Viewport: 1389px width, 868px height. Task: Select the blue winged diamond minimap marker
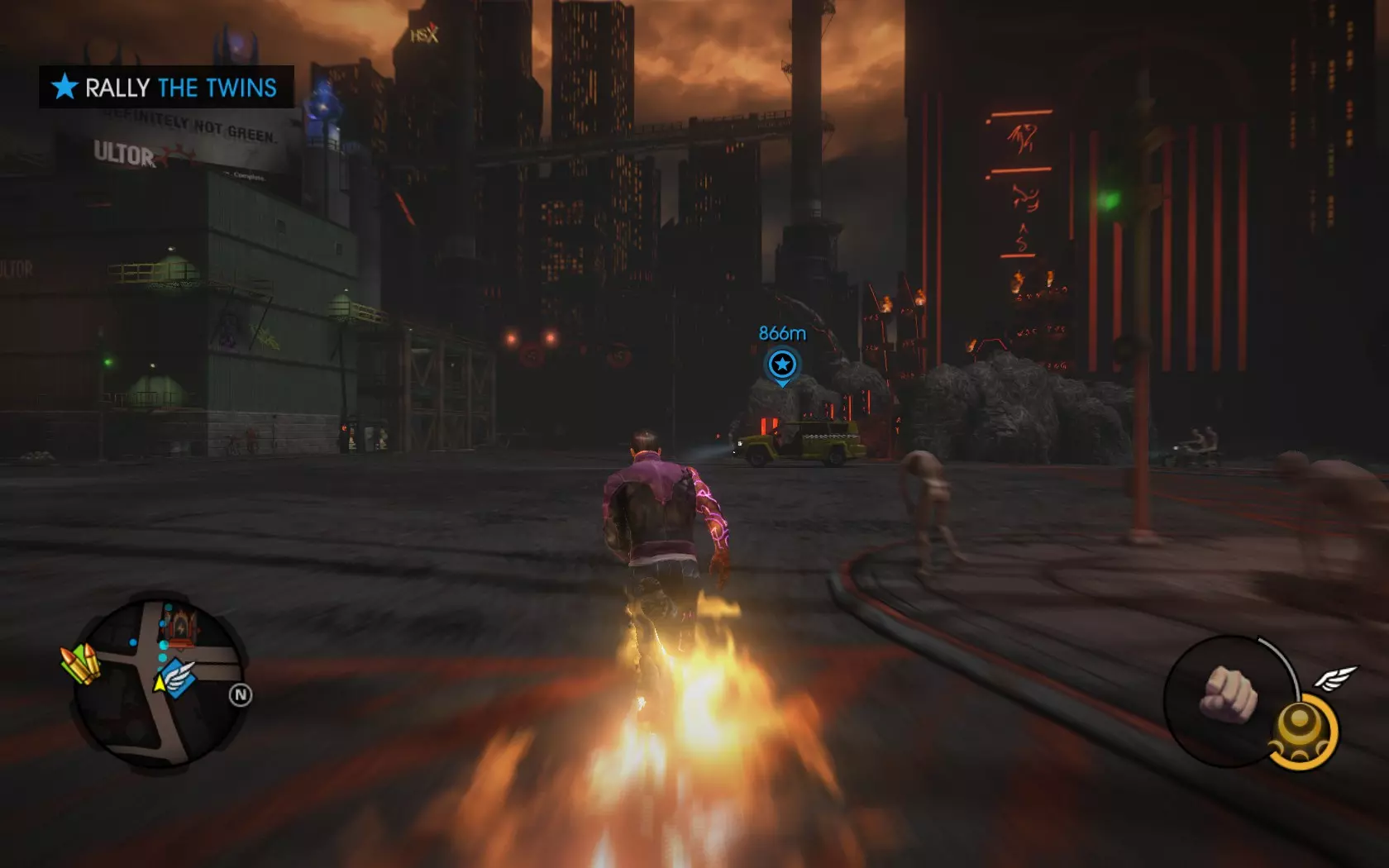179,678
